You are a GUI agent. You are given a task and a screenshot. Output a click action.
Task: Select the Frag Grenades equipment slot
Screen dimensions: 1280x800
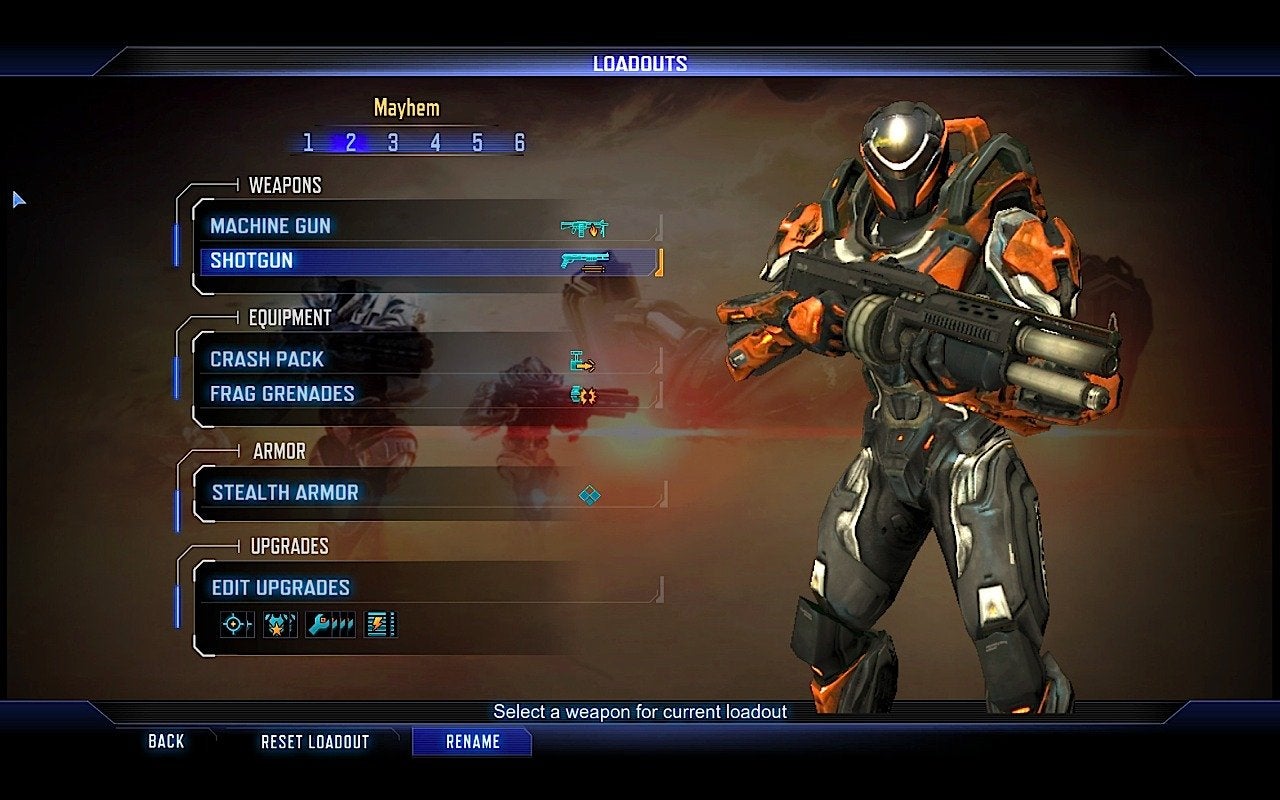(x=430, y=393)
